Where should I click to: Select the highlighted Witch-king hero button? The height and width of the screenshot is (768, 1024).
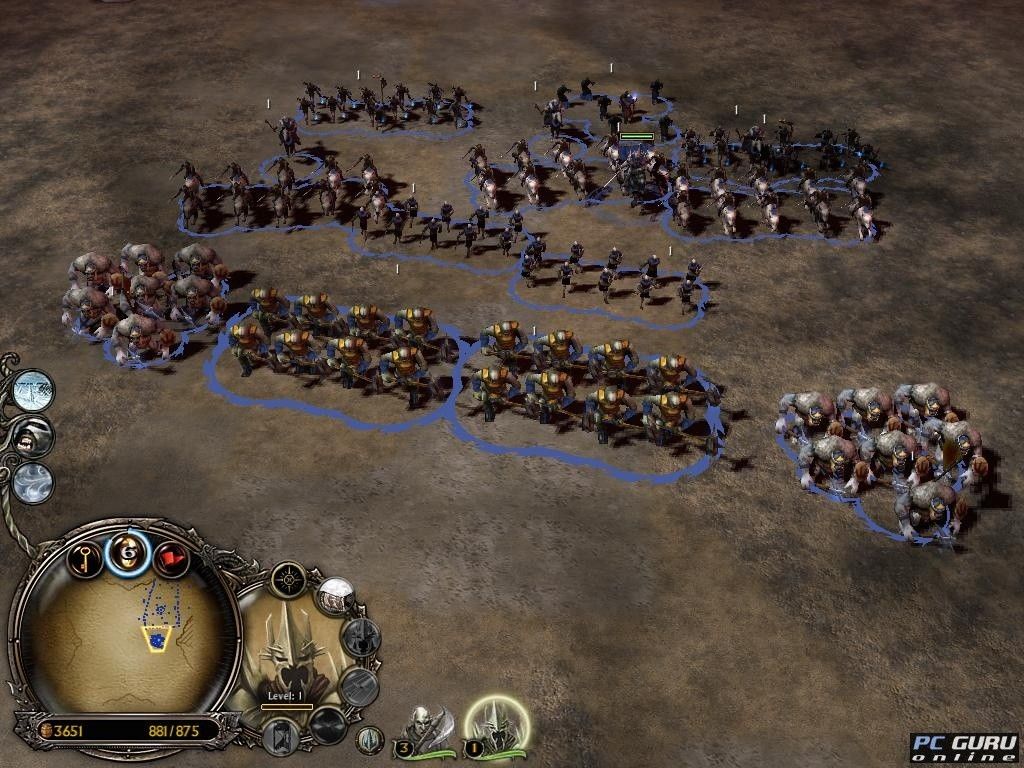[x=497, y=725]
